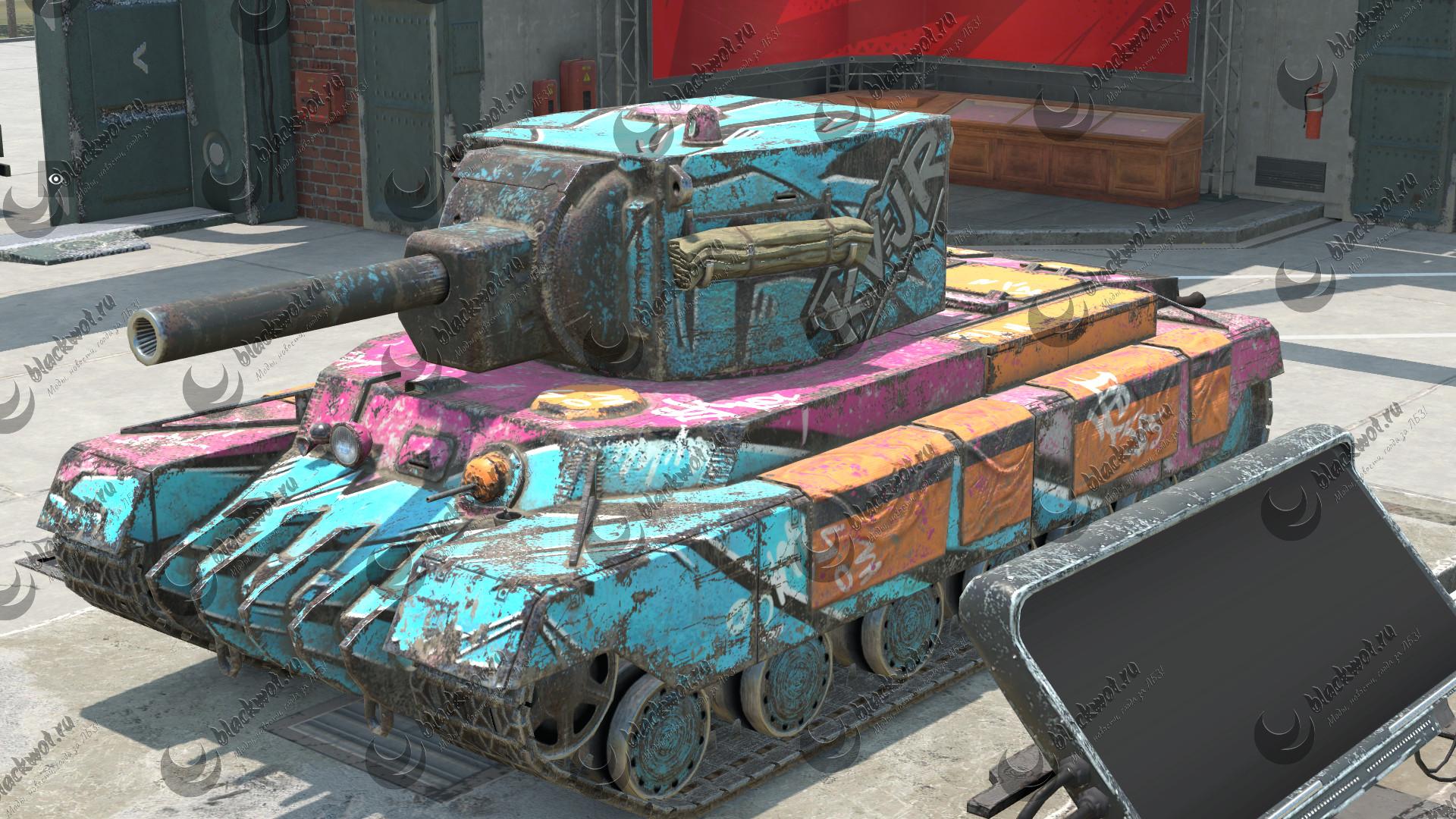Toggle the eye visibility icon

pos(55,179)
